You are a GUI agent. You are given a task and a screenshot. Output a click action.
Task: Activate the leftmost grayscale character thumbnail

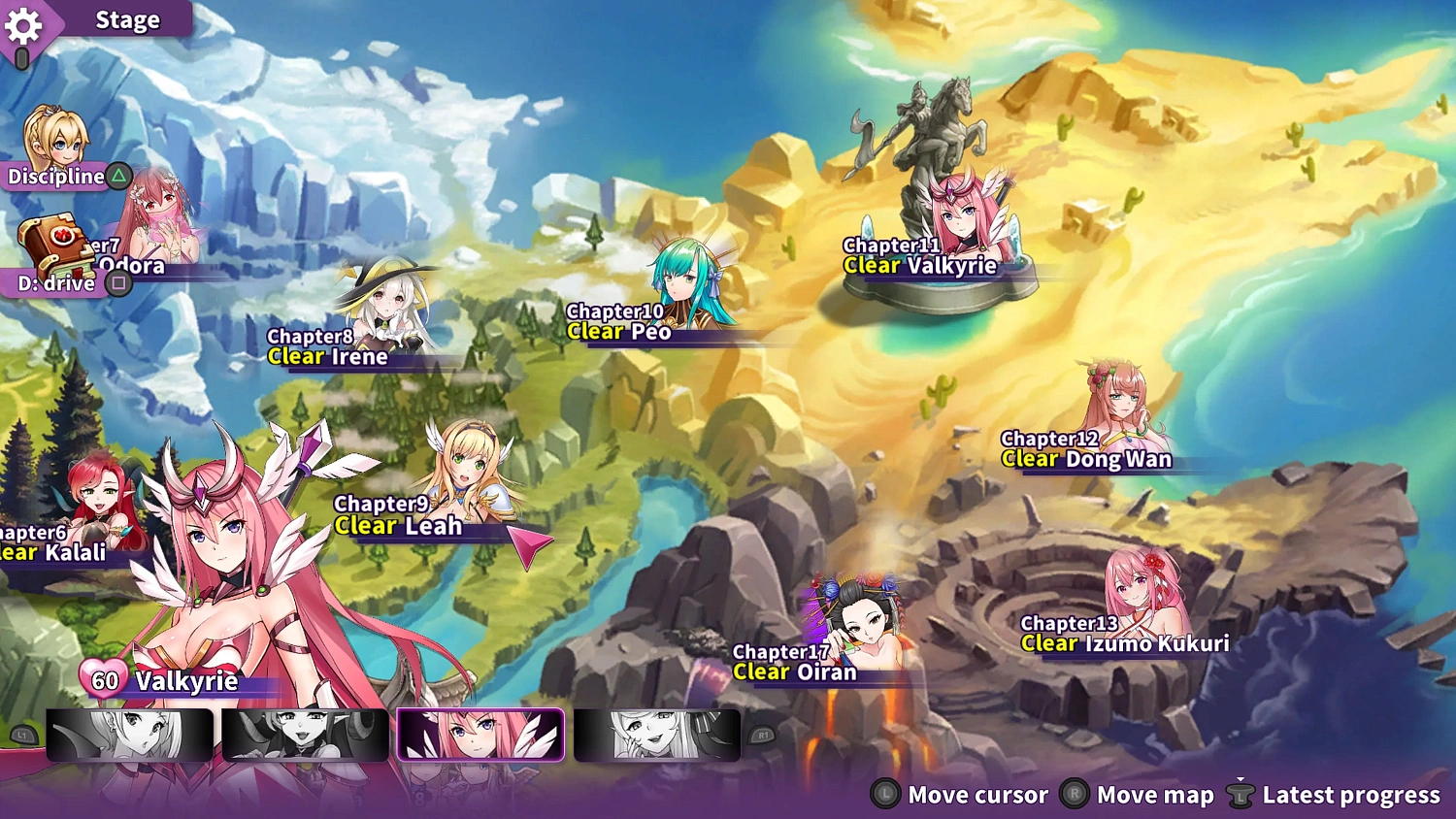(x=129, y=736)
